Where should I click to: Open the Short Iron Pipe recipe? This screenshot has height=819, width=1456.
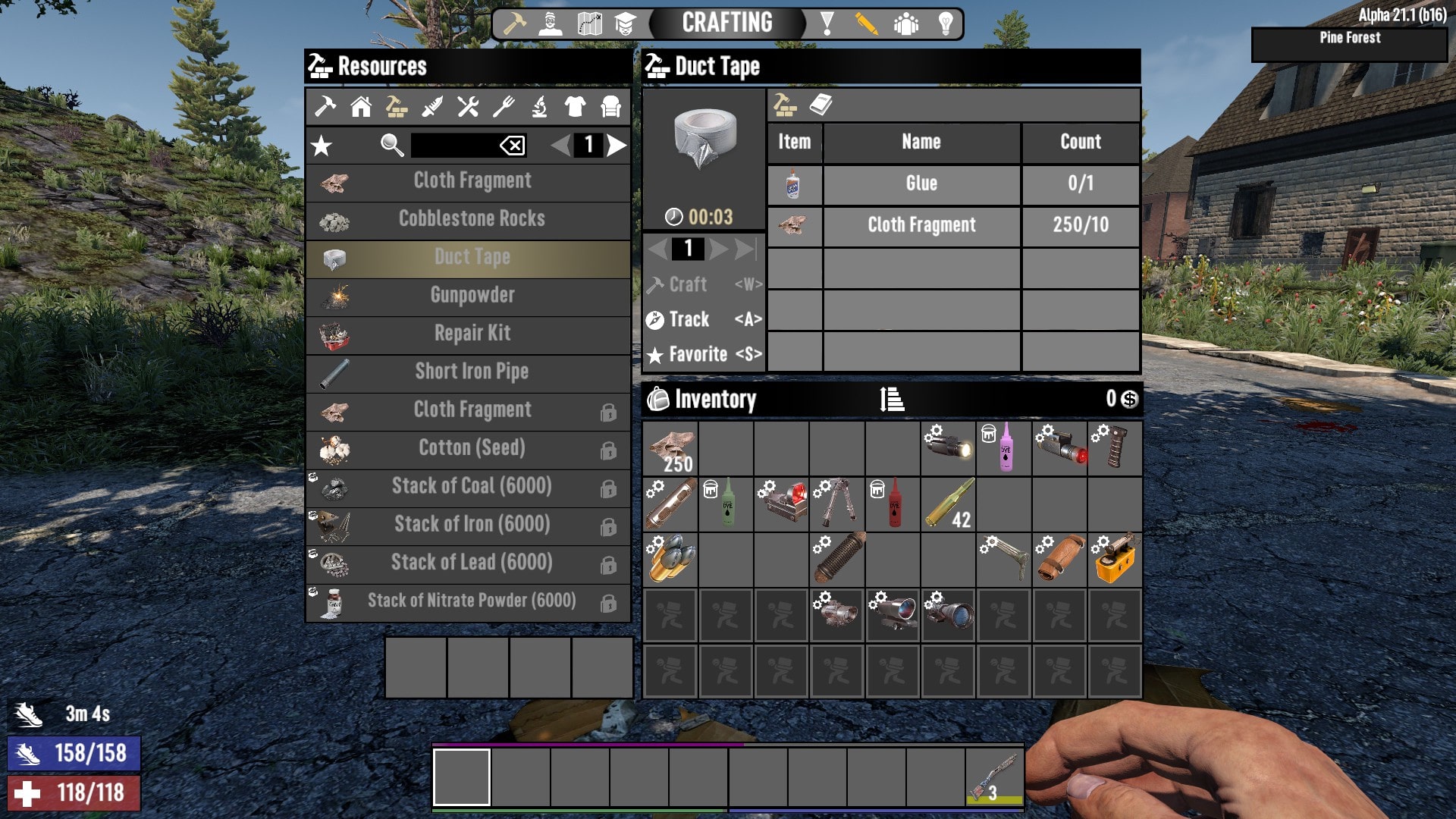pyautogui.click(x=472, y=372)
